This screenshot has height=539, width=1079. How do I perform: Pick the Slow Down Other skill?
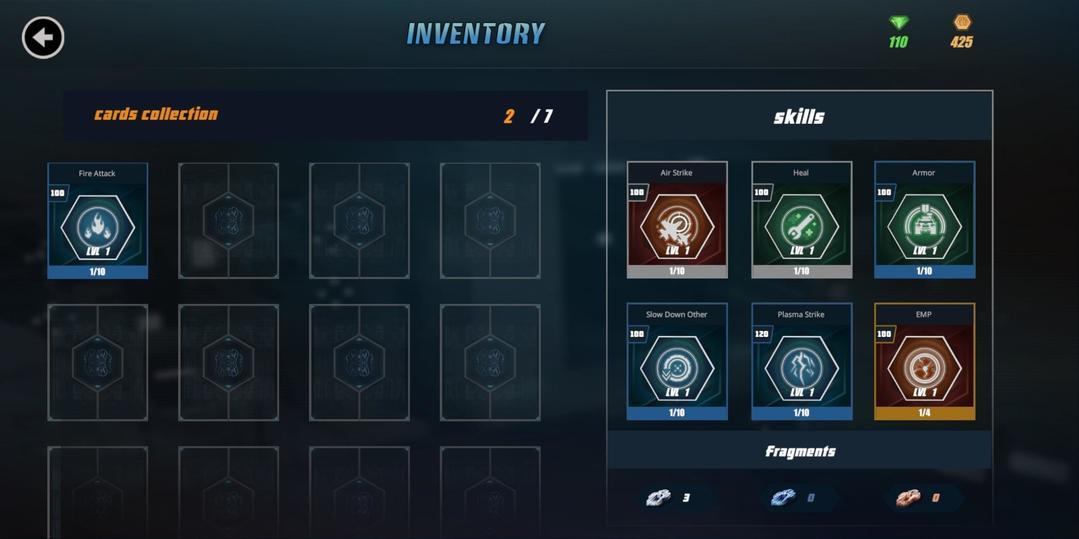click(x=677, y=362)
